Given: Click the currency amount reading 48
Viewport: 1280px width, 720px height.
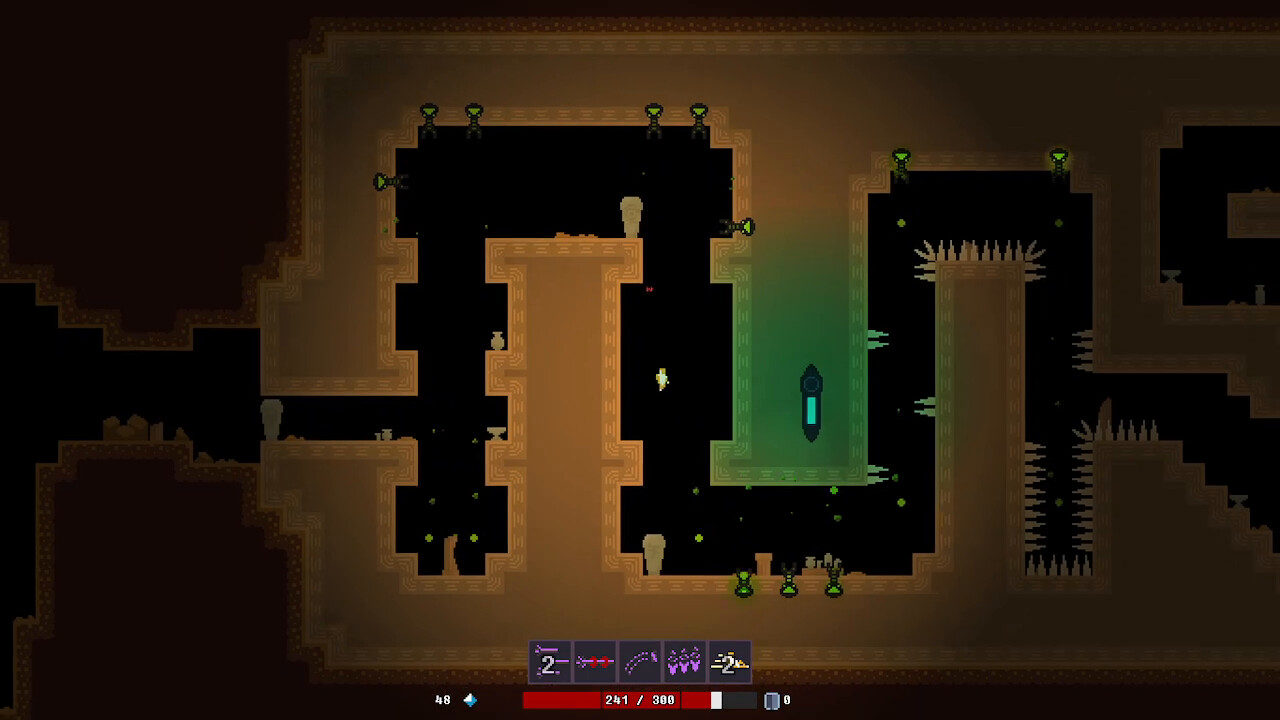Looking at the screenshot, I should coord(443,700).
